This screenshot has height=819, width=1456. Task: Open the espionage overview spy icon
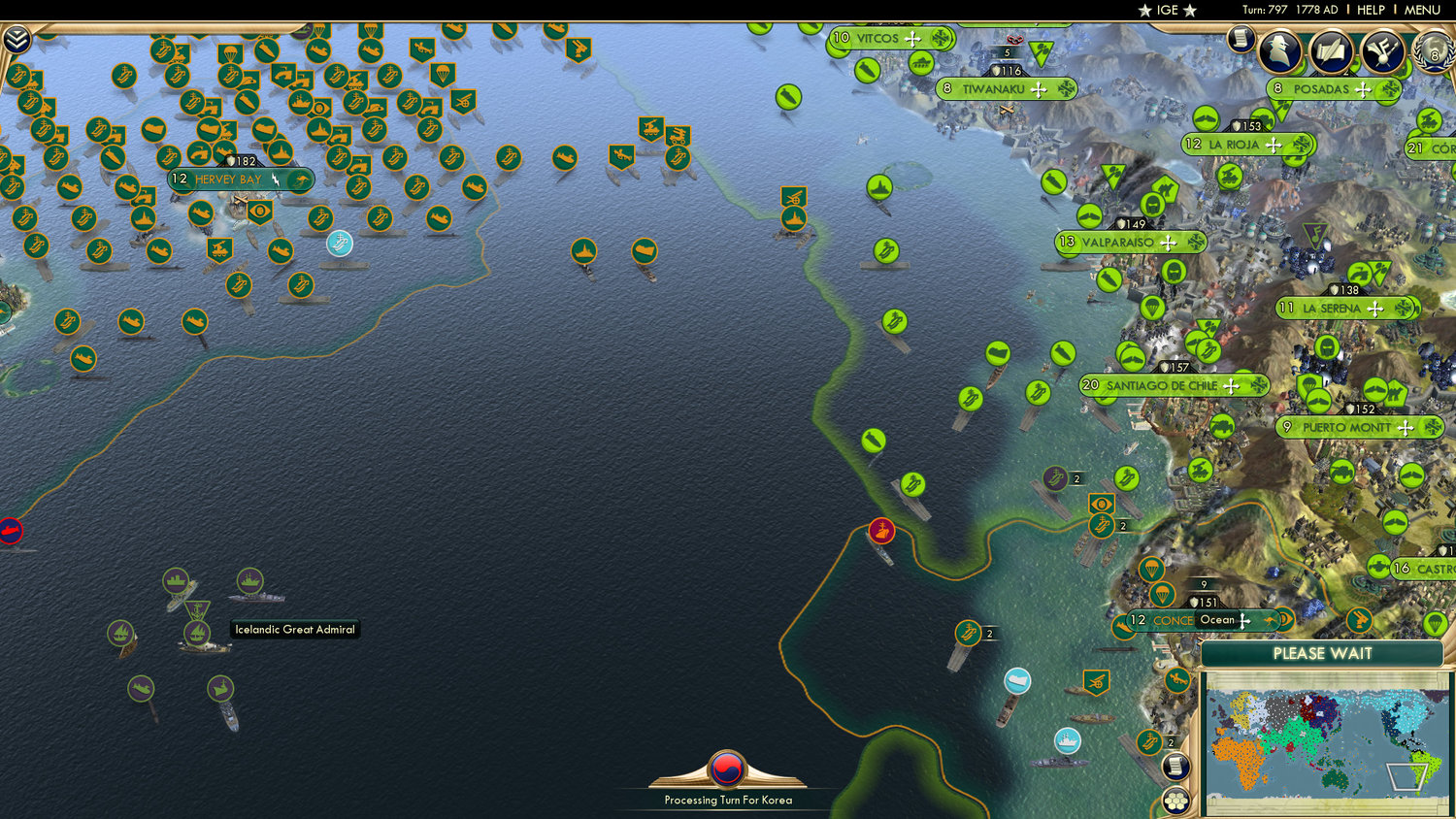click(x=1280, y=50)
